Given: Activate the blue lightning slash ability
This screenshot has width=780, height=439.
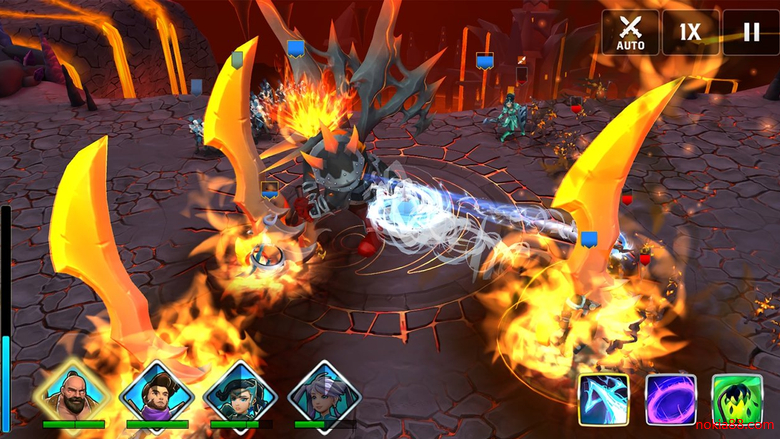Looking at the screenshot, I should 604,399.
